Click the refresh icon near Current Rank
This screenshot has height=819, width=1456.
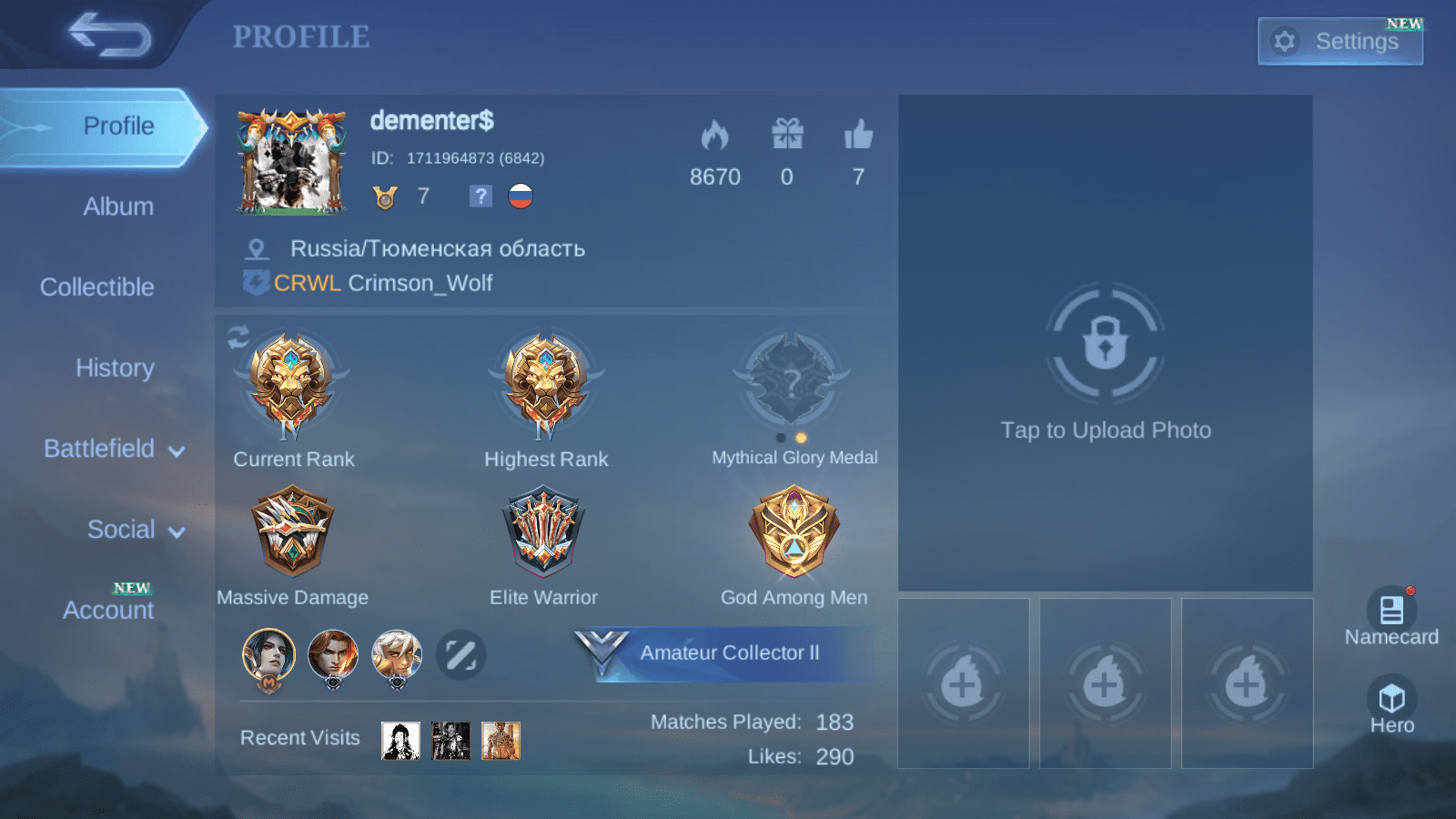point(238,336)
